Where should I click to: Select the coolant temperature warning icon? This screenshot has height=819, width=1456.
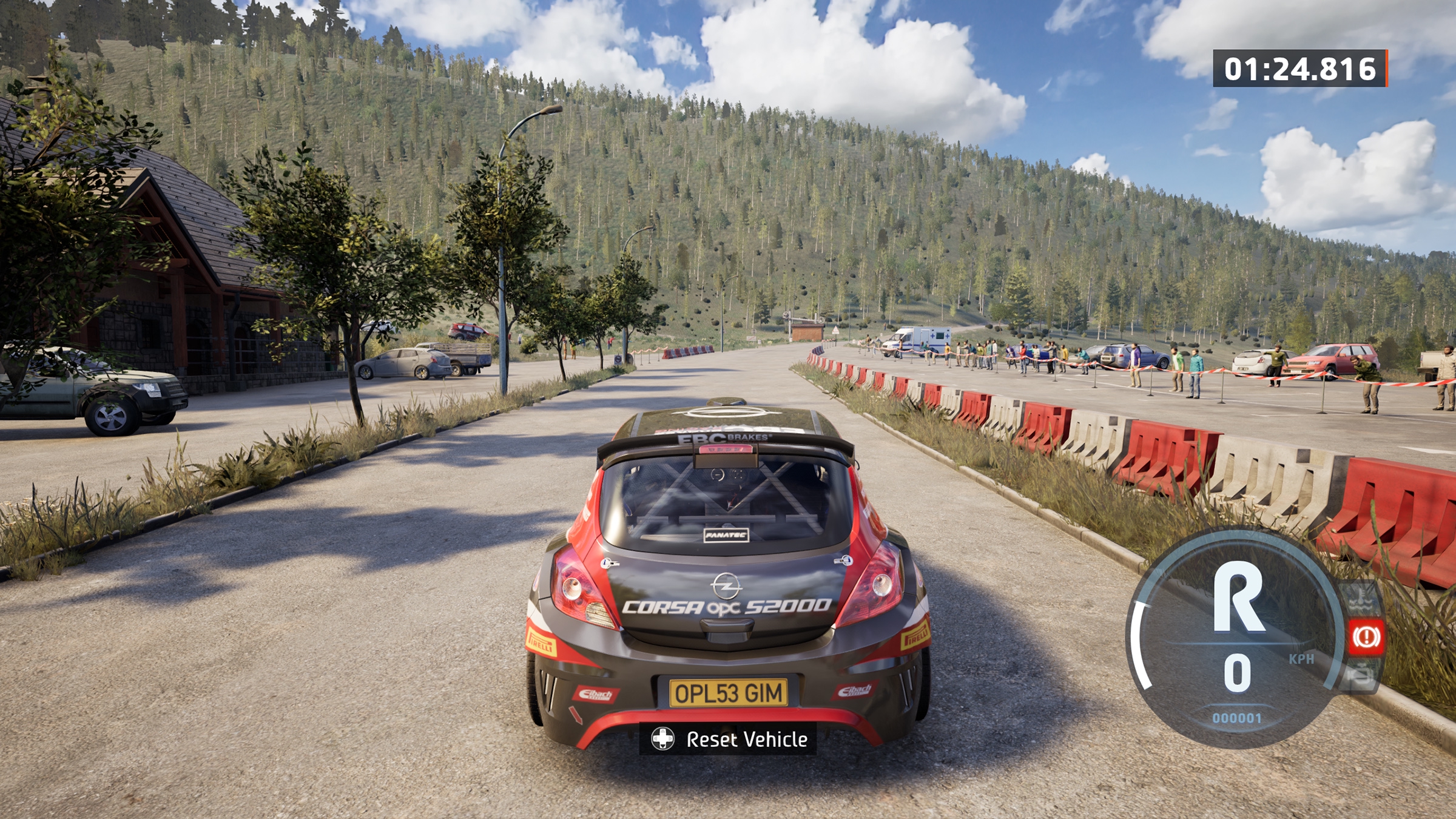pyautogui.click(x=1361, y=598)
